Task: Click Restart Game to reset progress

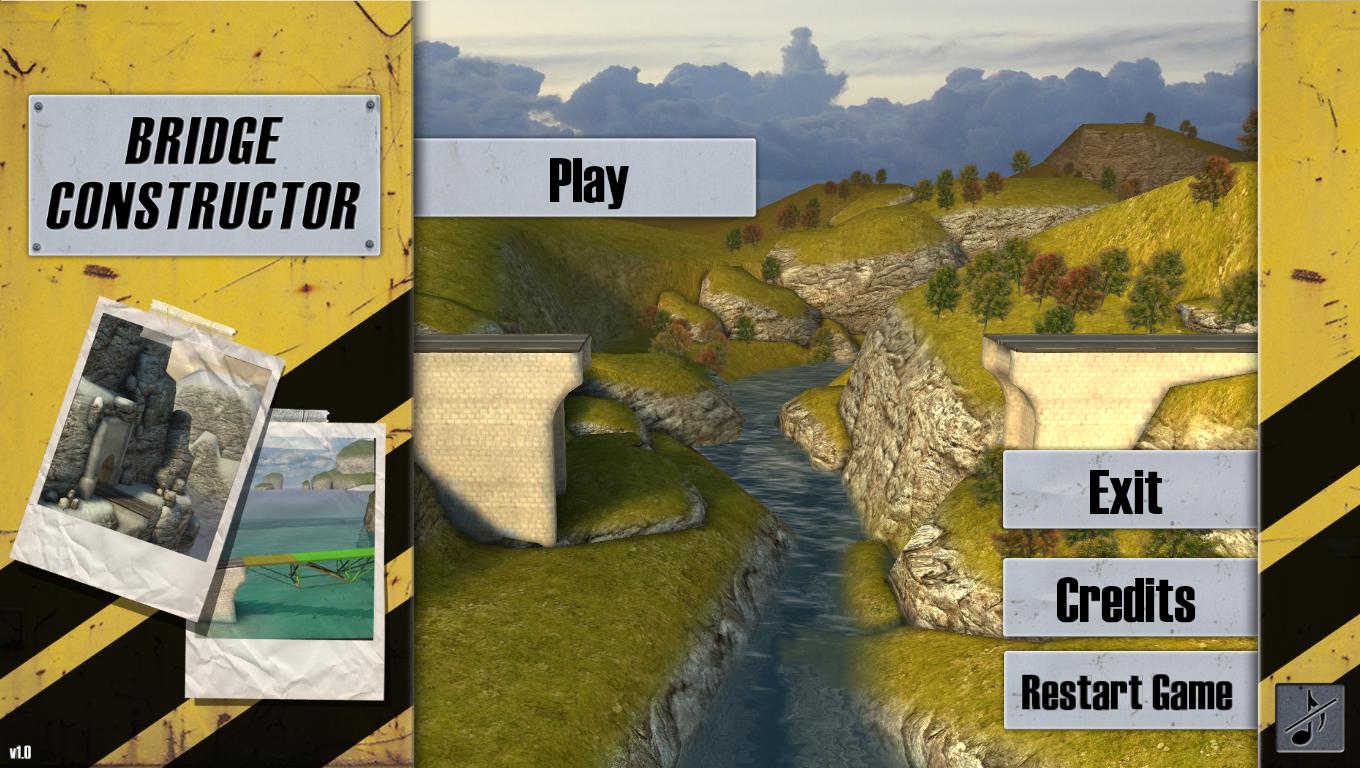Action: [1128, 693]
